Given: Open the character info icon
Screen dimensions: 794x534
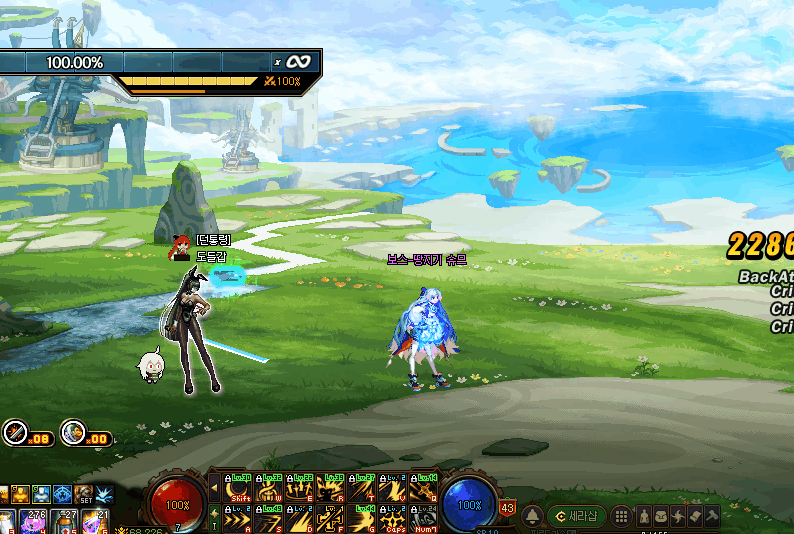Looking at the screenshot, I should click(x=645, y=516).
